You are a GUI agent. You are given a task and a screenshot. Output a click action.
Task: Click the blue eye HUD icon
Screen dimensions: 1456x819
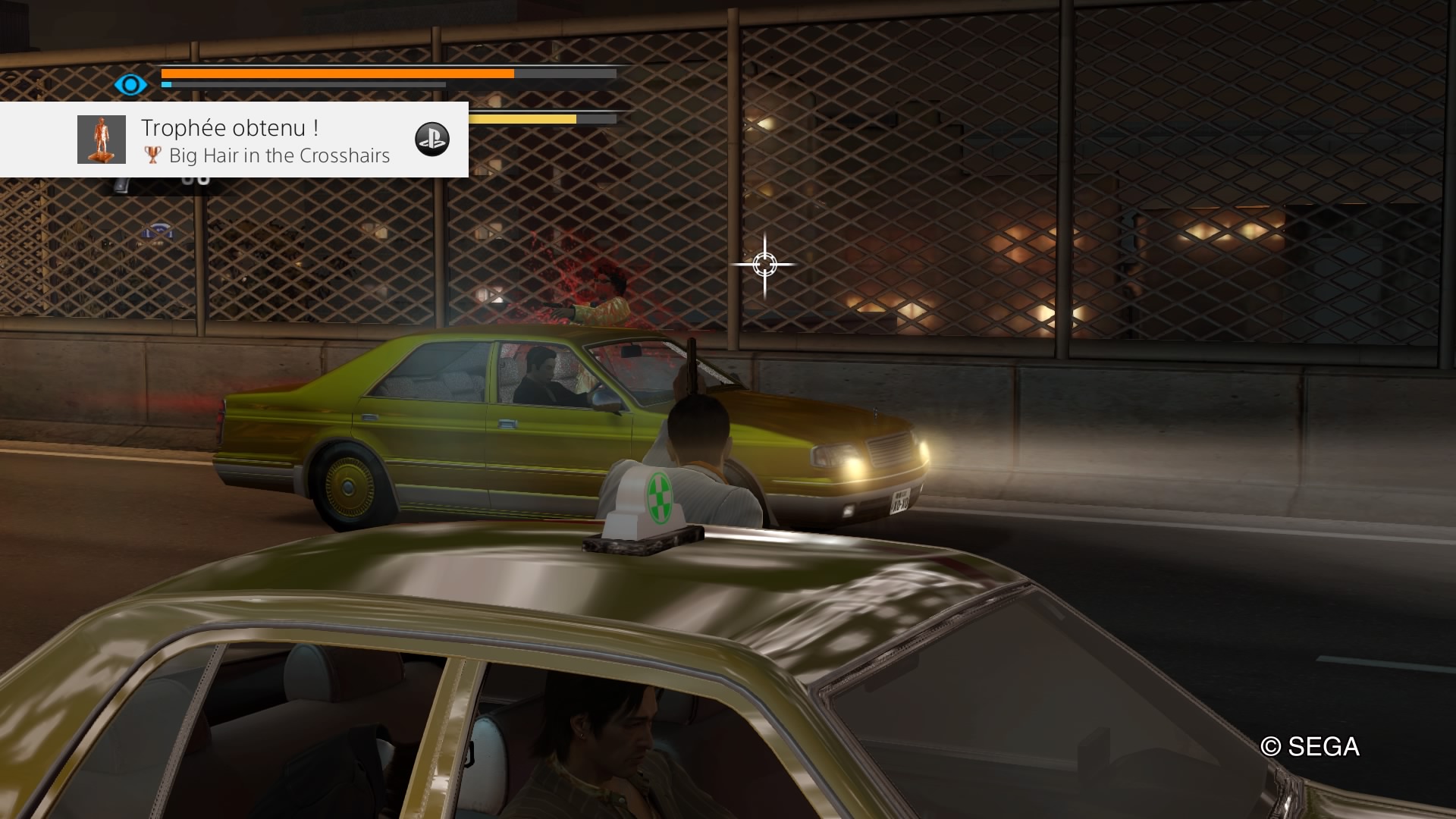pos(130,84)
